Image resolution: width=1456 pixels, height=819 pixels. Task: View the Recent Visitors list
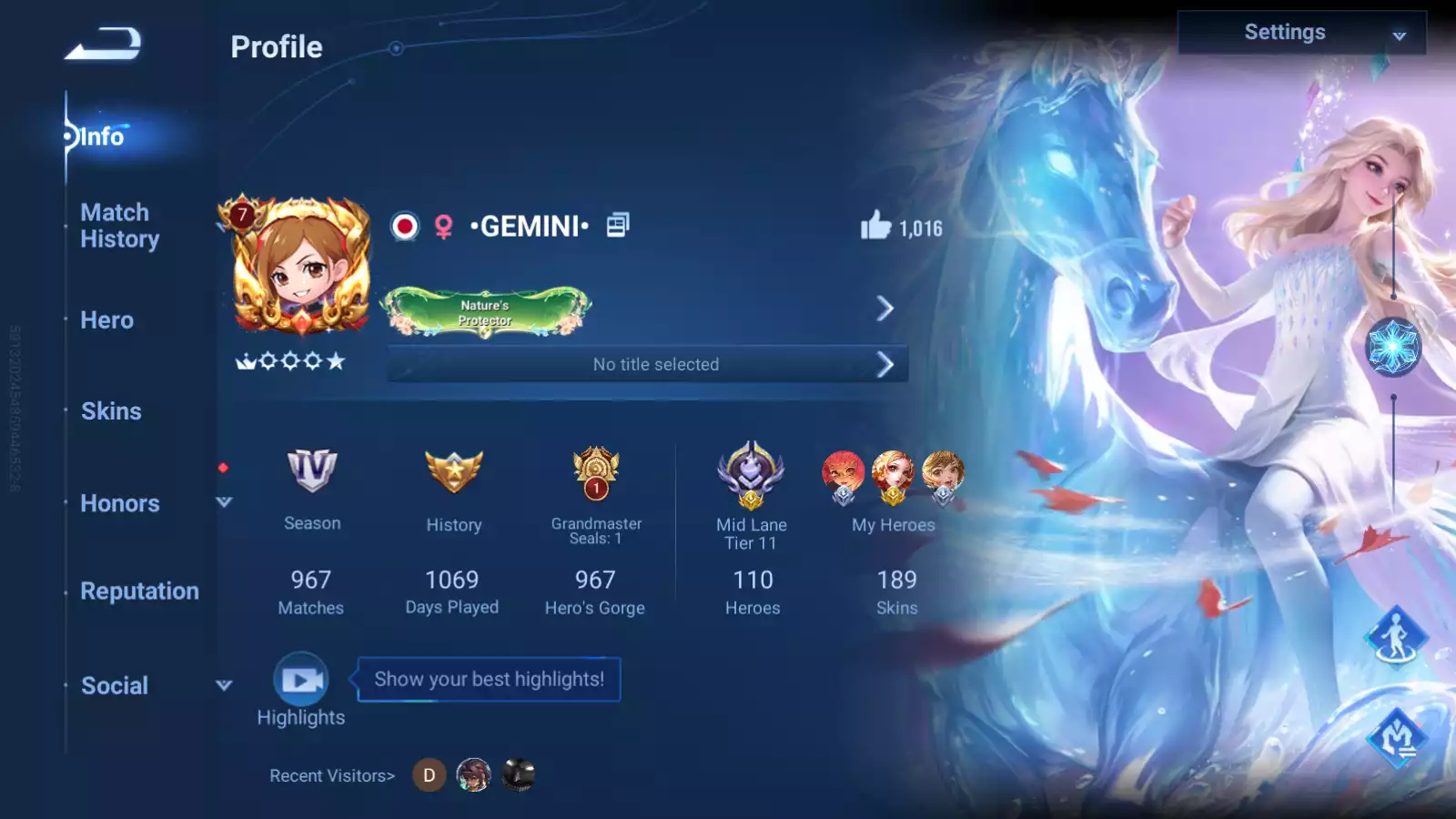pos(332,776)
